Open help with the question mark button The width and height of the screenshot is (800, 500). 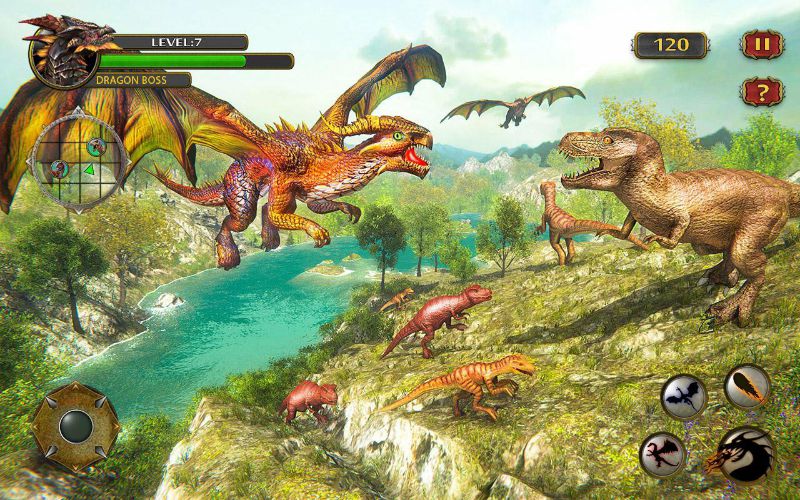click(x=761, y=93)
